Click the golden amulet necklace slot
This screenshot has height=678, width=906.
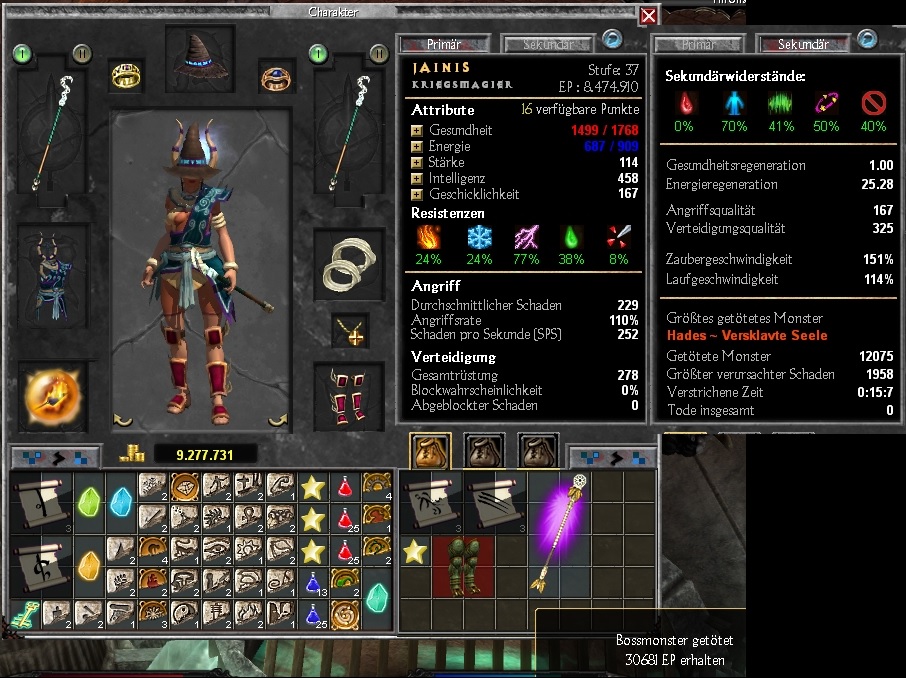coord(350,331)
